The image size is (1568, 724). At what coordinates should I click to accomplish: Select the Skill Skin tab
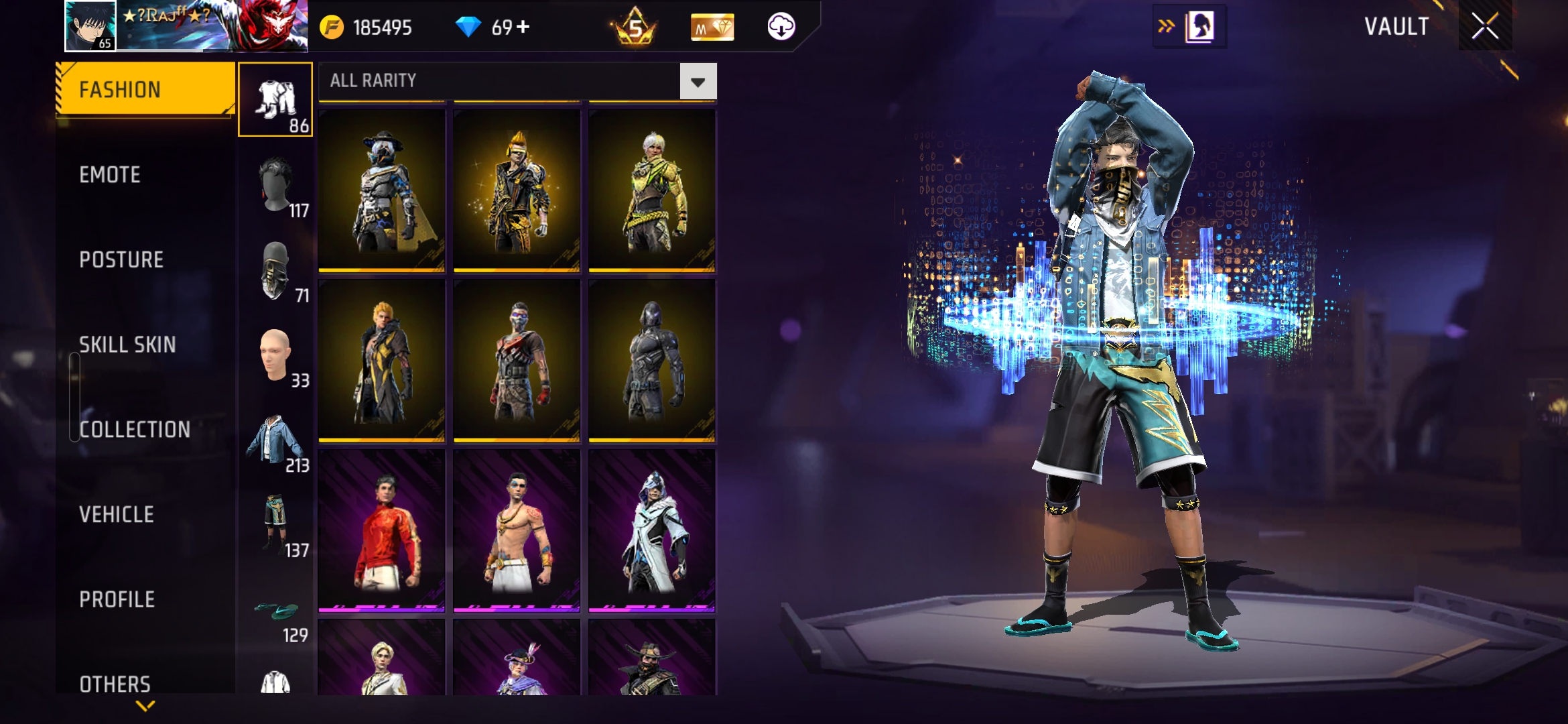coord(127,345)
